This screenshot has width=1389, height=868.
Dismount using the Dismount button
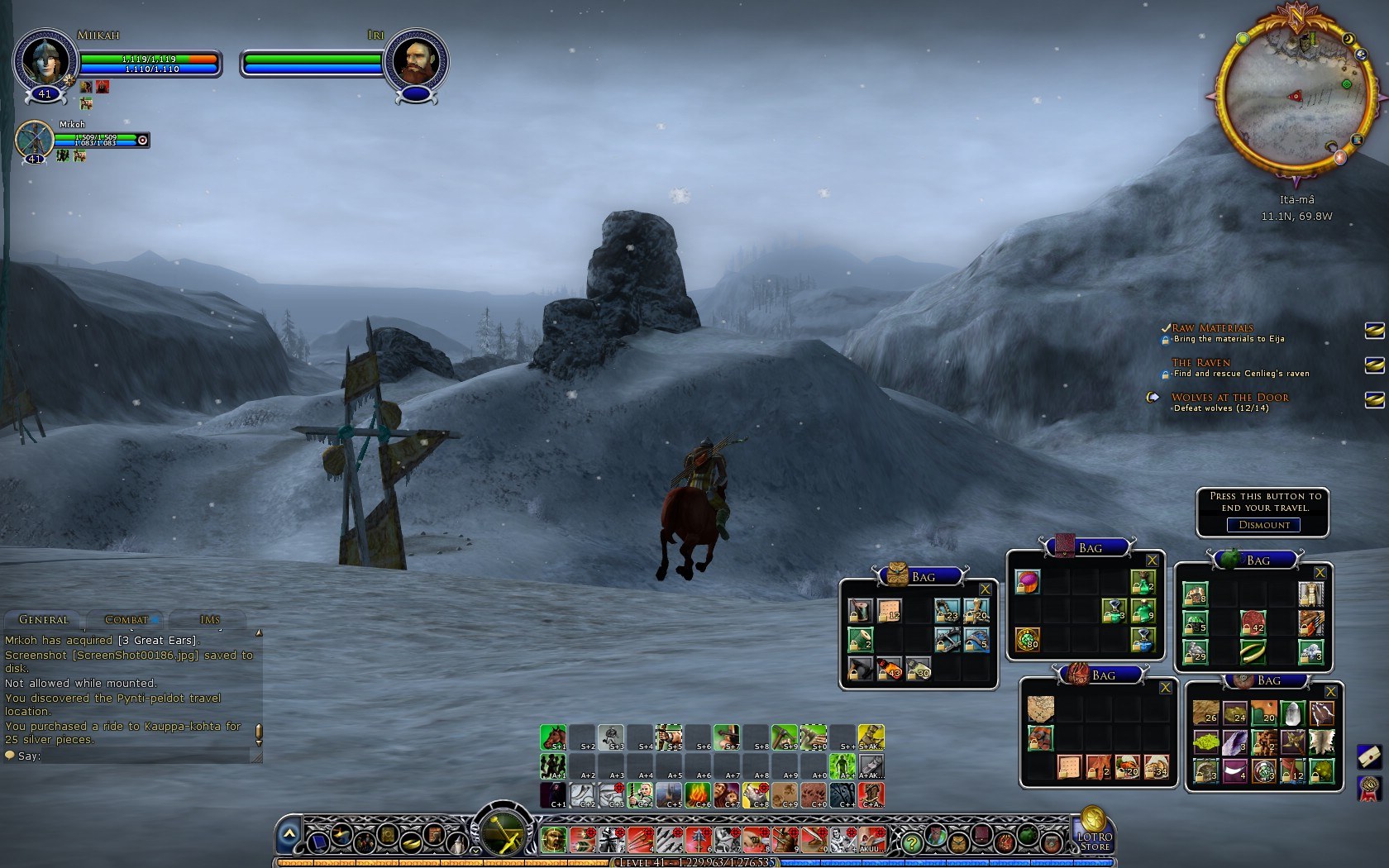click(1263, 525)
